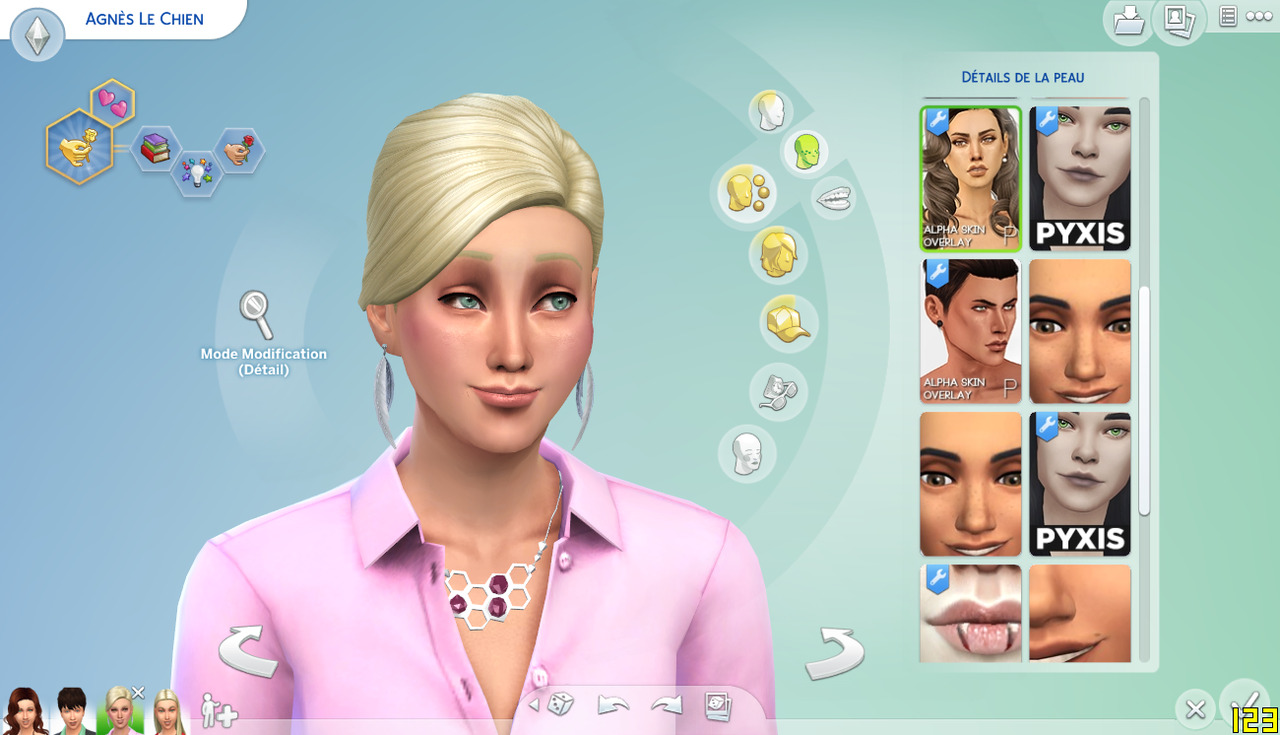The height and width of the screenshot is (735, 1280).
Task: Pick the glossy lips skin detail
Action: (x=970, y=612)
